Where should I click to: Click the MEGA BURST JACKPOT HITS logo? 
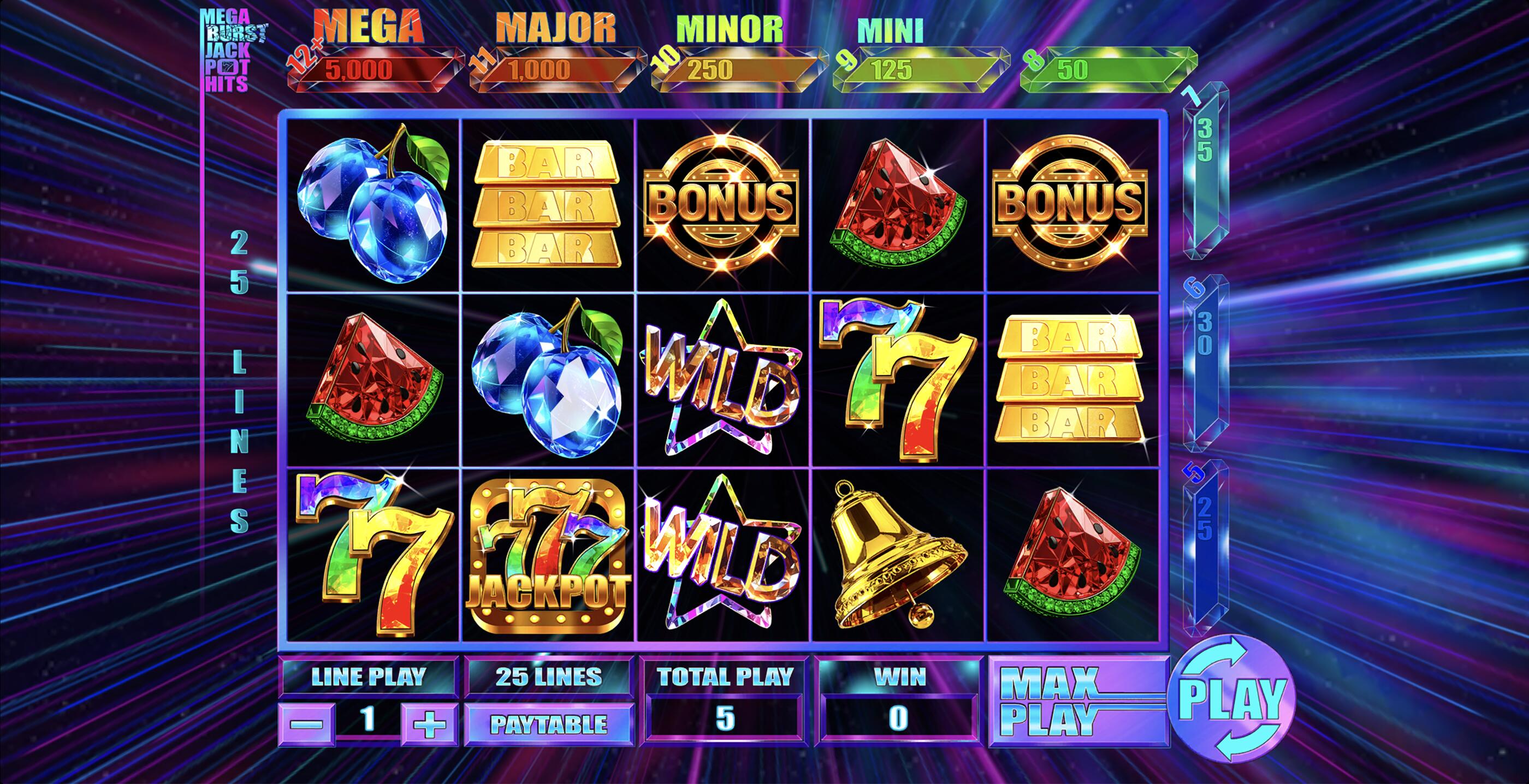[232, 45]
